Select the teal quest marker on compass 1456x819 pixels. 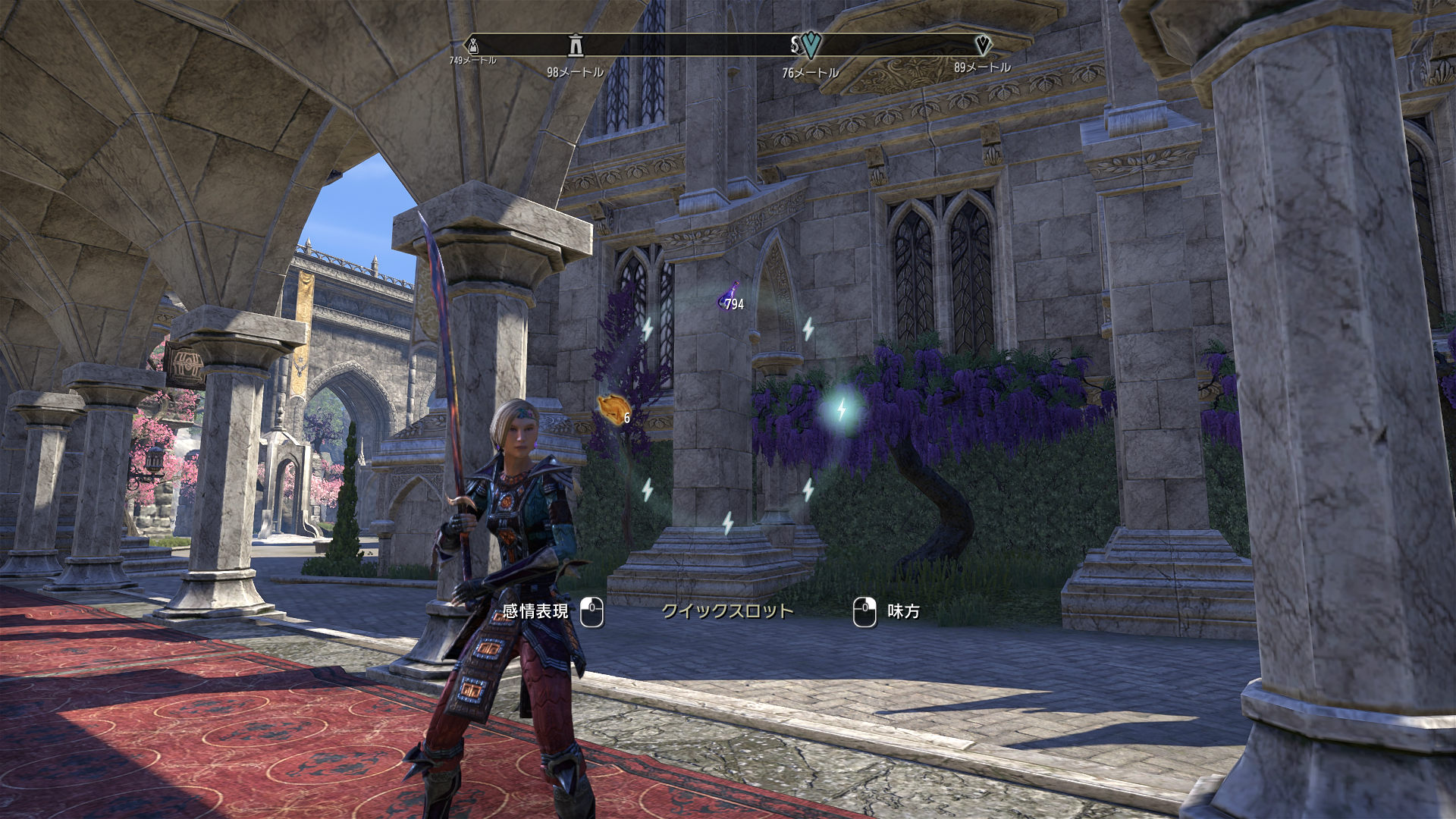[x=811, y=45]
